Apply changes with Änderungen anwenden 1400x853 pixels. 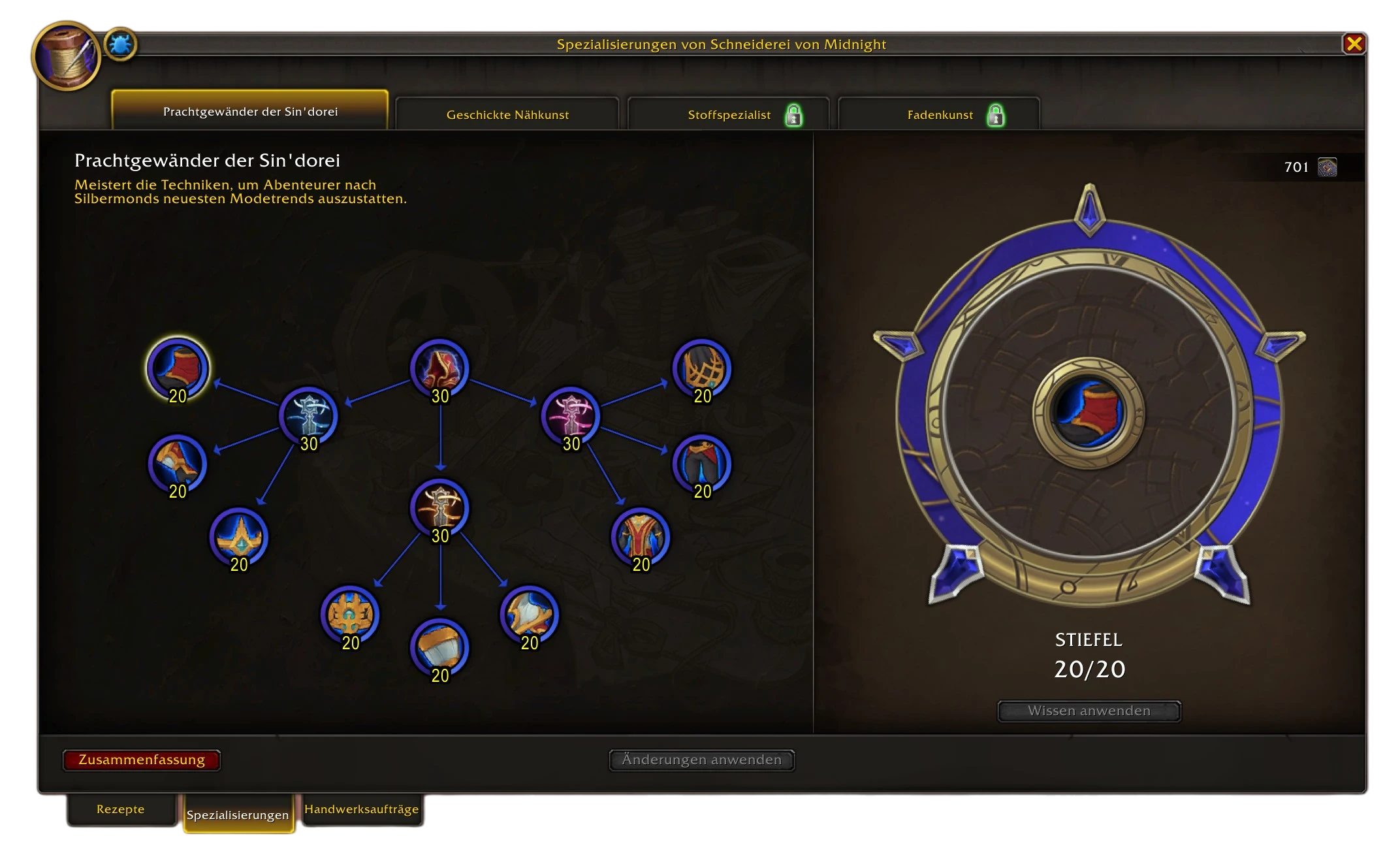point(701,760)
